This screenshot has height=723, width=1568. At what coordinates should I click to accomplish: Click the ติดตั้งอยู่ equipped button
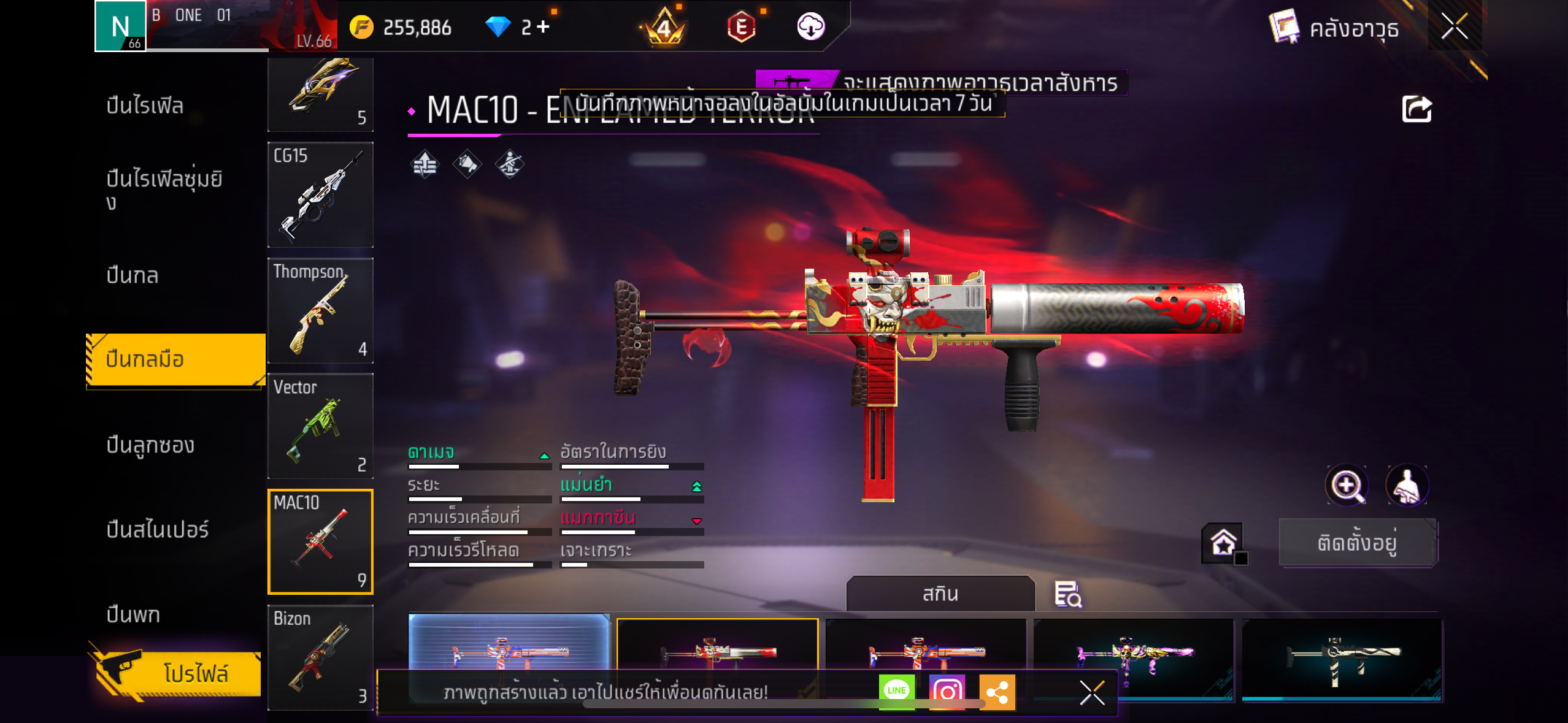[x=1358, y=543]
